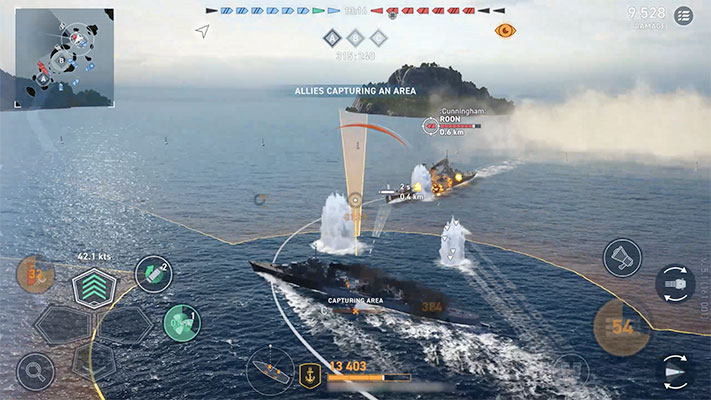Increase speed with the green chevron throttle

click(94, 288)
